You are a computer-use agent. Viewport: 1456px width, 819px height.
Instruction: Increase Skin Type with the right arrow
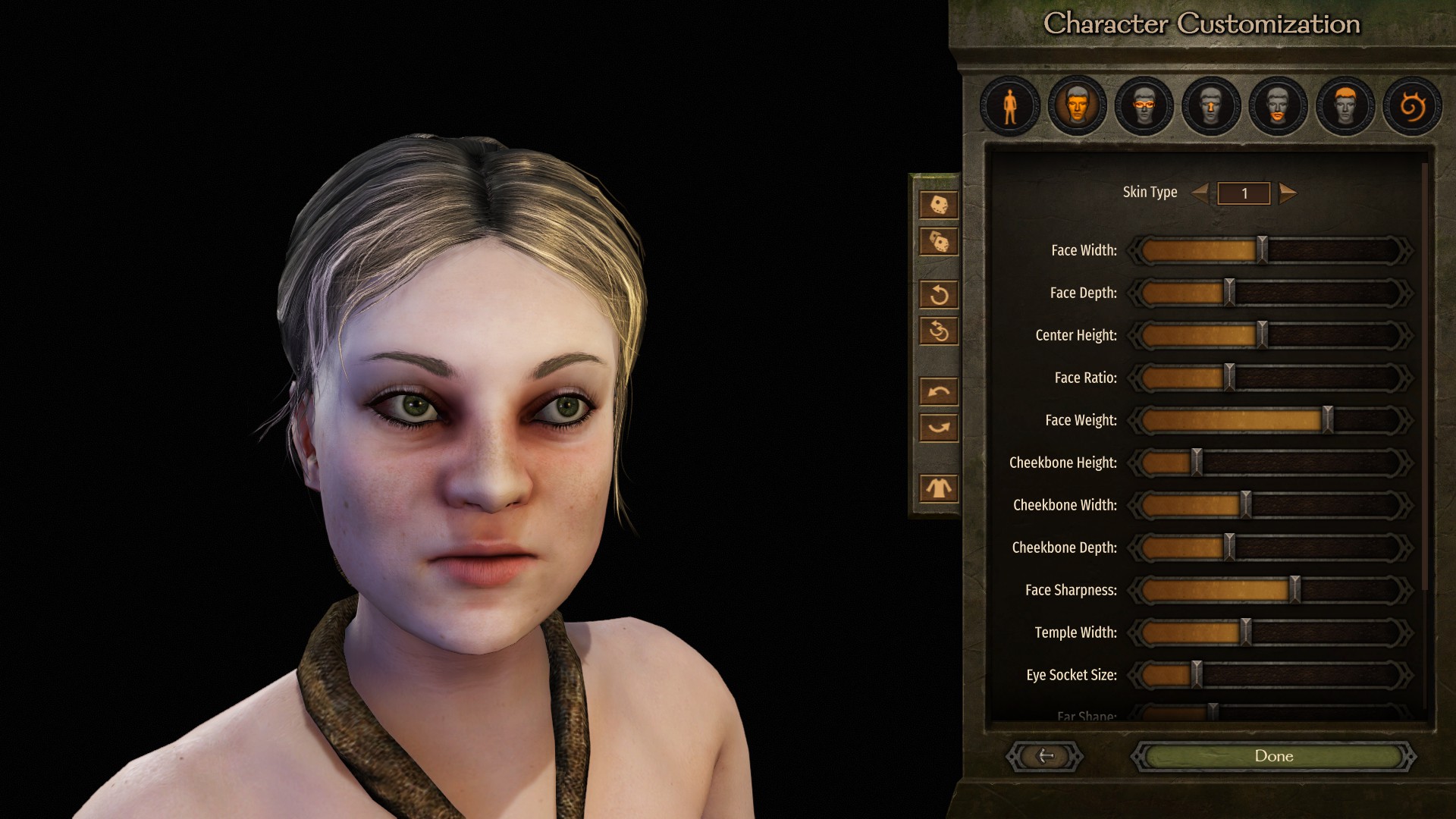[x=1287, y=193]
